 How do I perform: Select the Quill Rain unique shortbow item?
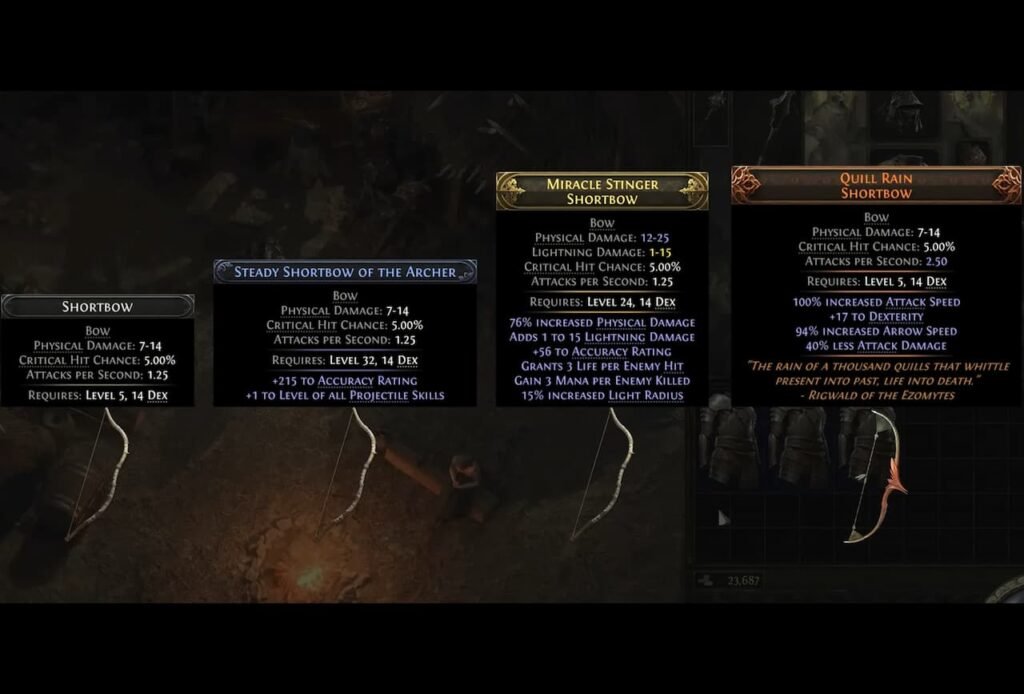pyautogui.click(x=874, y=475)
